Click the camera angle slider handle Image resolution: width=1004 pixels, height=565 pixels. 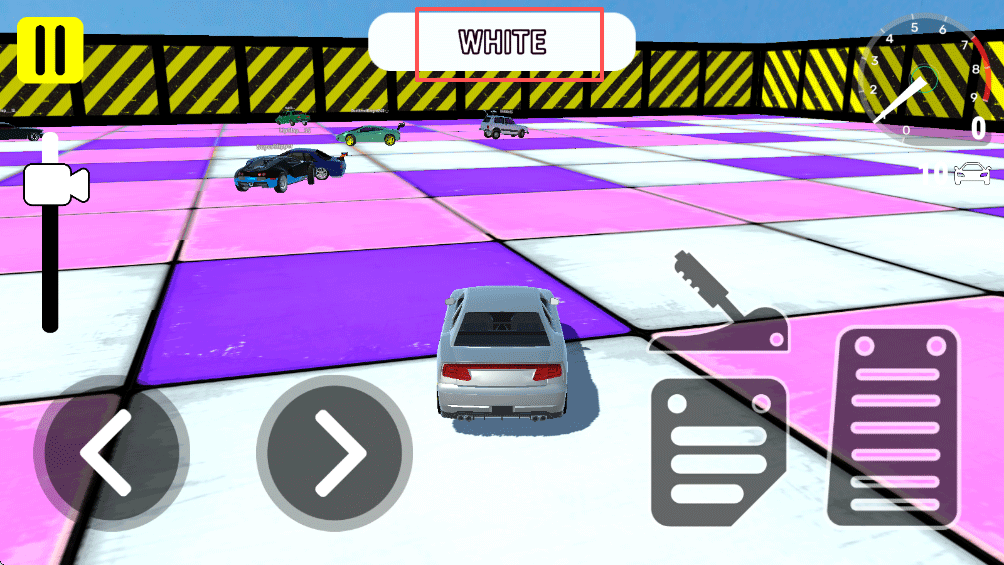coord(55,183)
